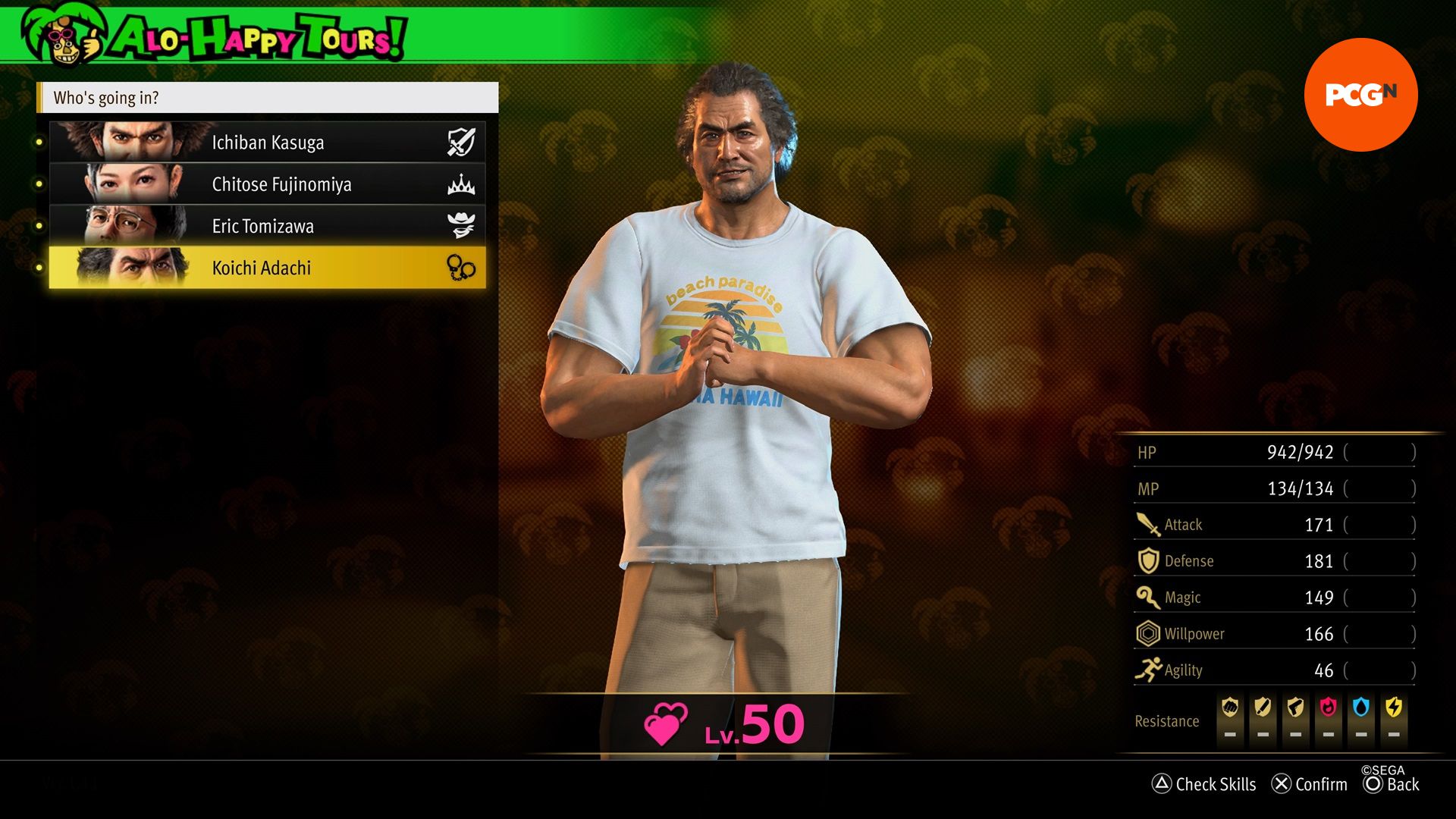The height and width of the screenshot is (819, 1456).
Task: Select the highlighted Koichi Adachi row
Action: (267, 268)
